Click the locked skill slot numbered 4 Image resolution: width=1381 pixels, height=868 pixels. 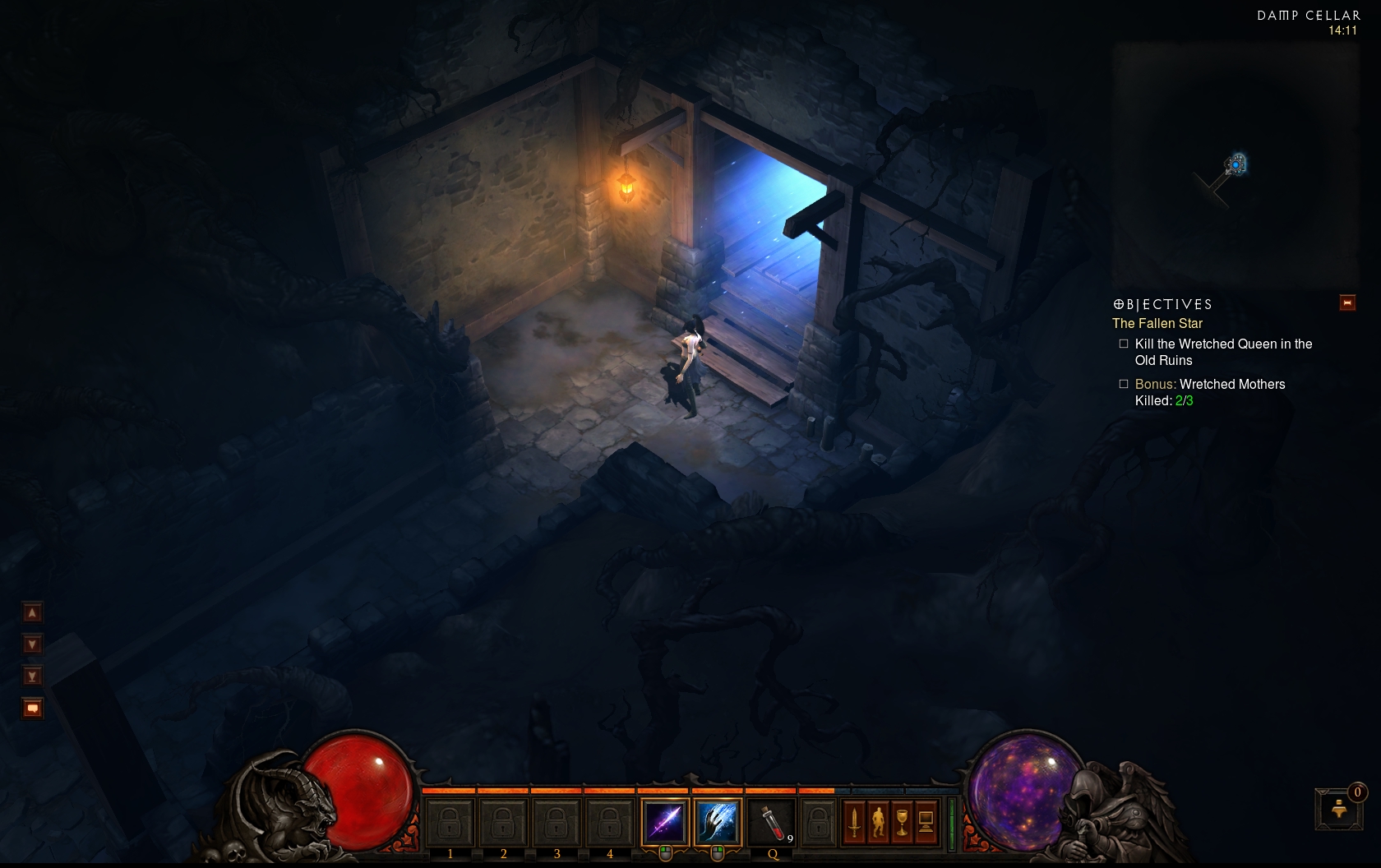click(x=609, y=821)
